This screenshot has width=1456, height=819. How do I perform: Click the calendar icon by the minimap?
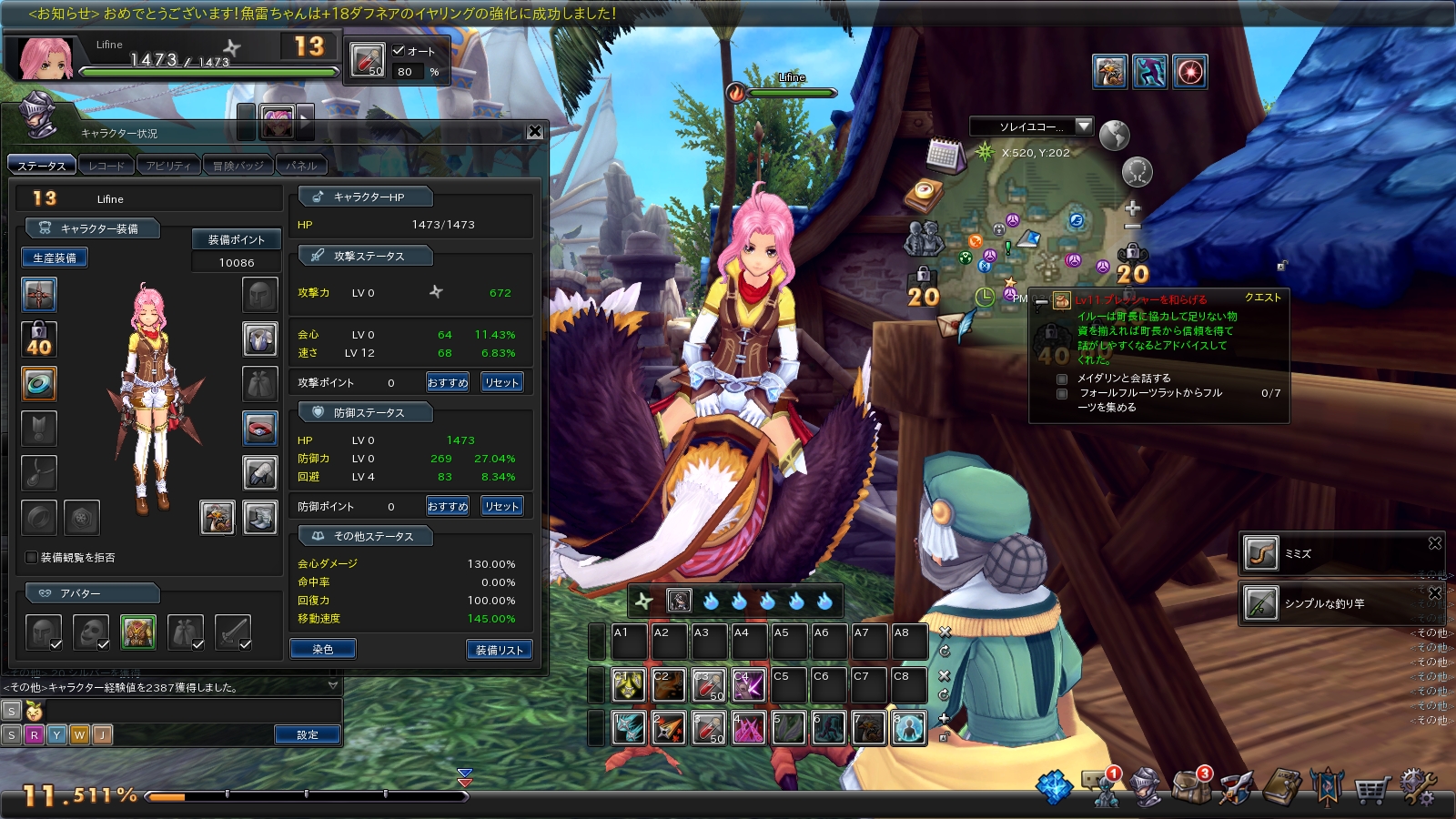pyautogui.click(x=945, y=156)
